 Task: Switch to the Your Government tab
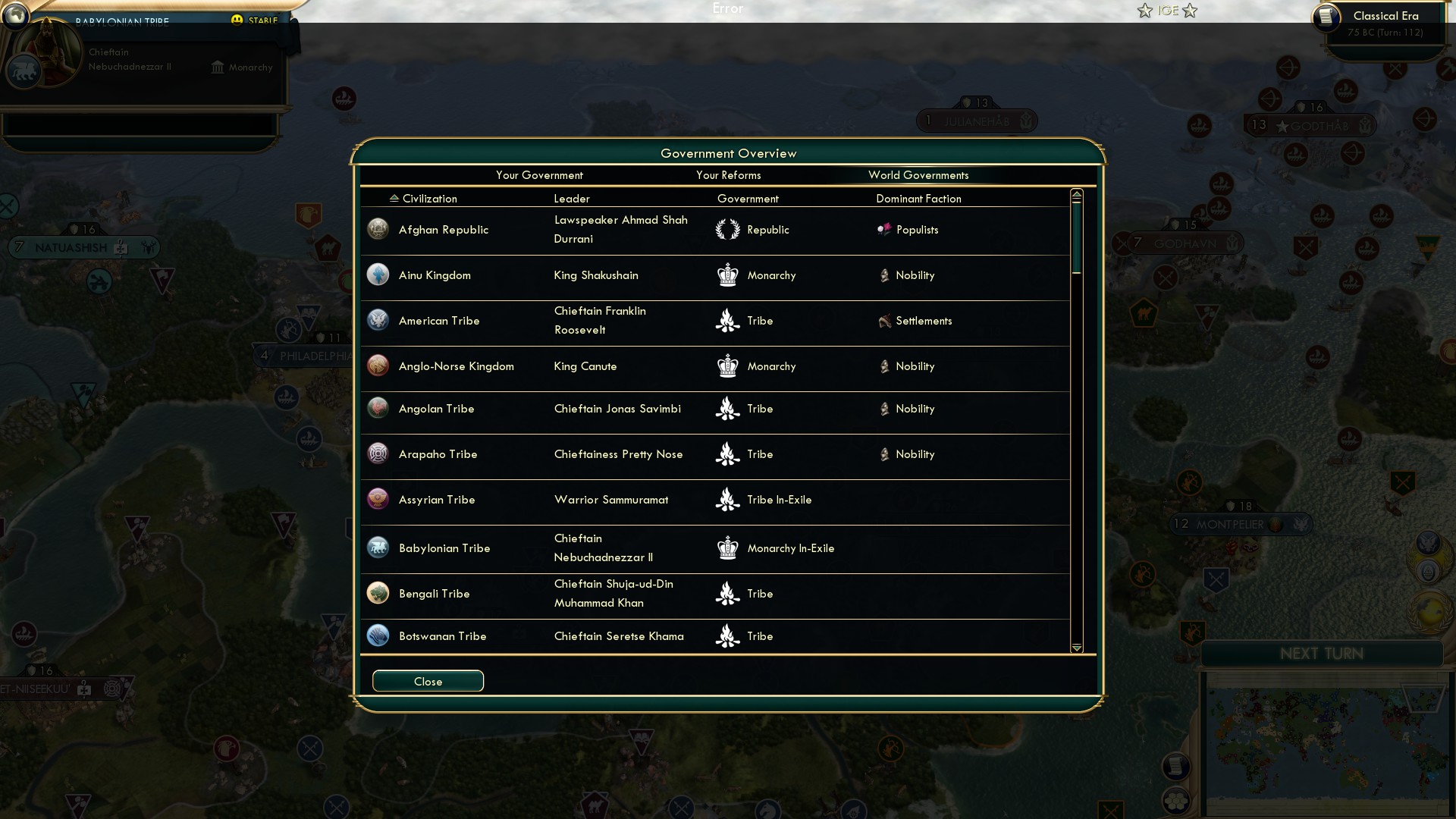pyautogui.click(x=539, y=175)
